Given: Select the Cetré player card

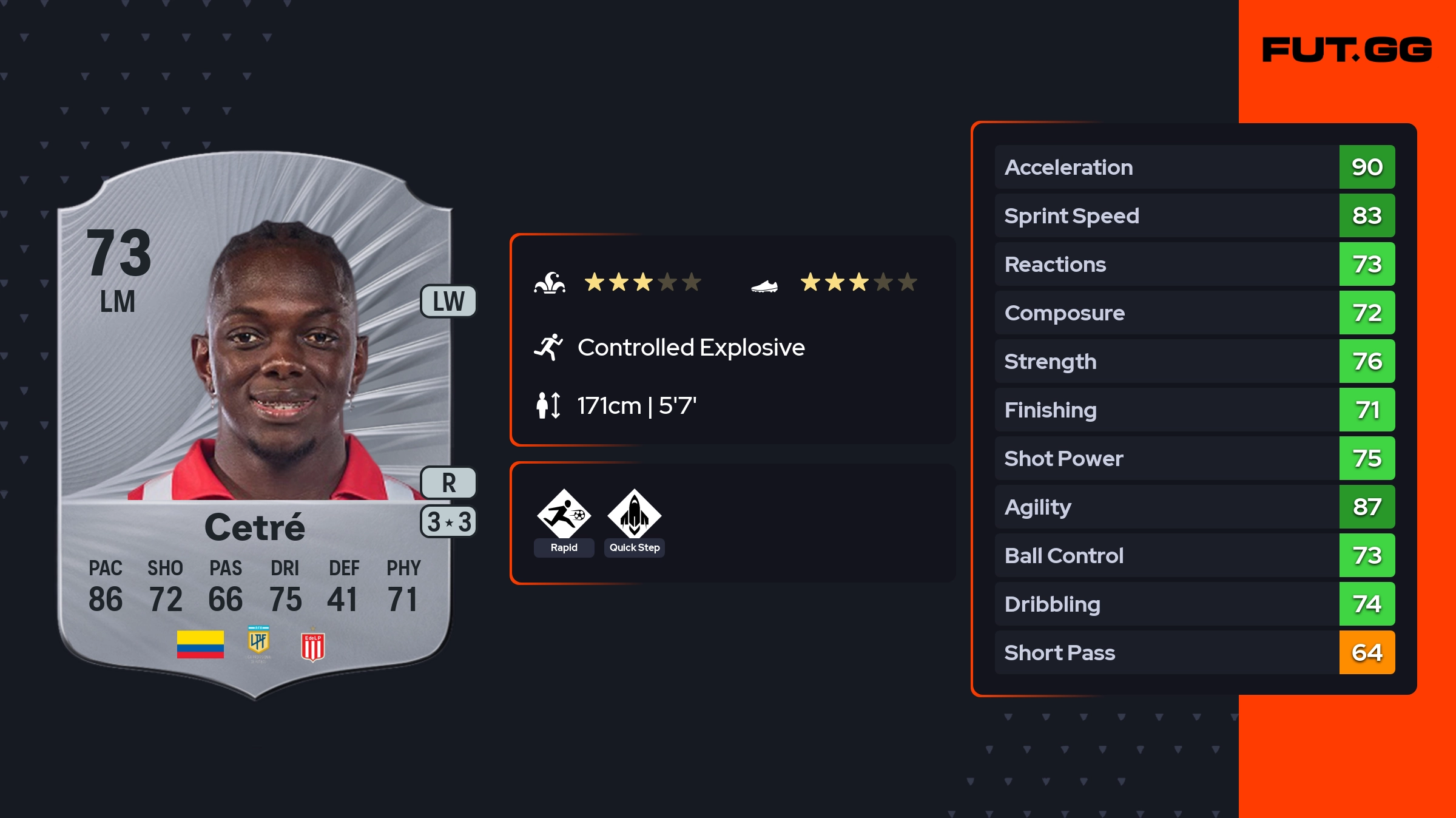Looking at the screenshot, I should point(255,425).
